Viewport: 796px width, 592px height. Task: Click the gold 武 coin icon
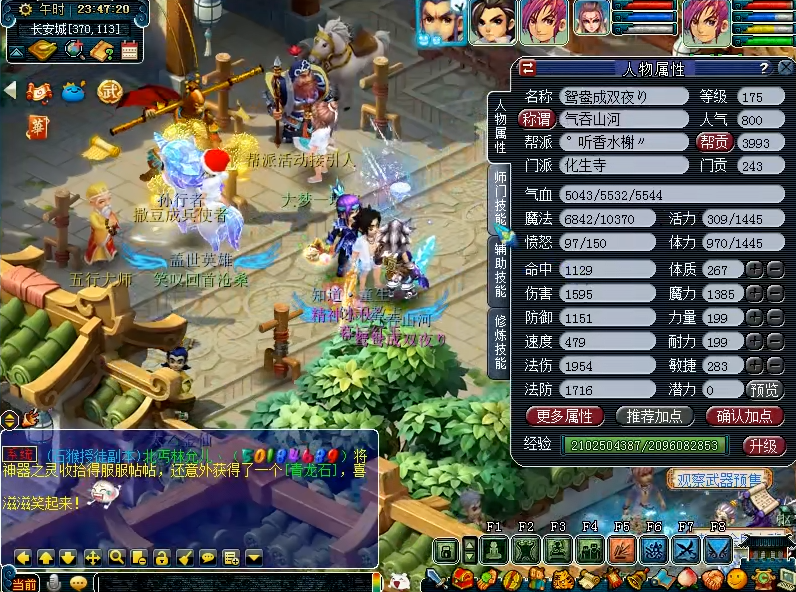[108, 91]
